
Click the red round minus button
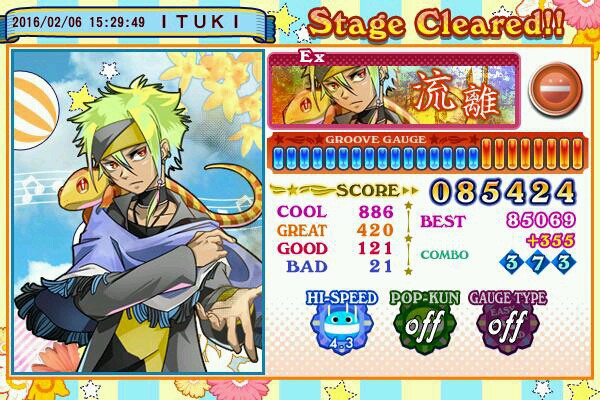coord(548,89)
